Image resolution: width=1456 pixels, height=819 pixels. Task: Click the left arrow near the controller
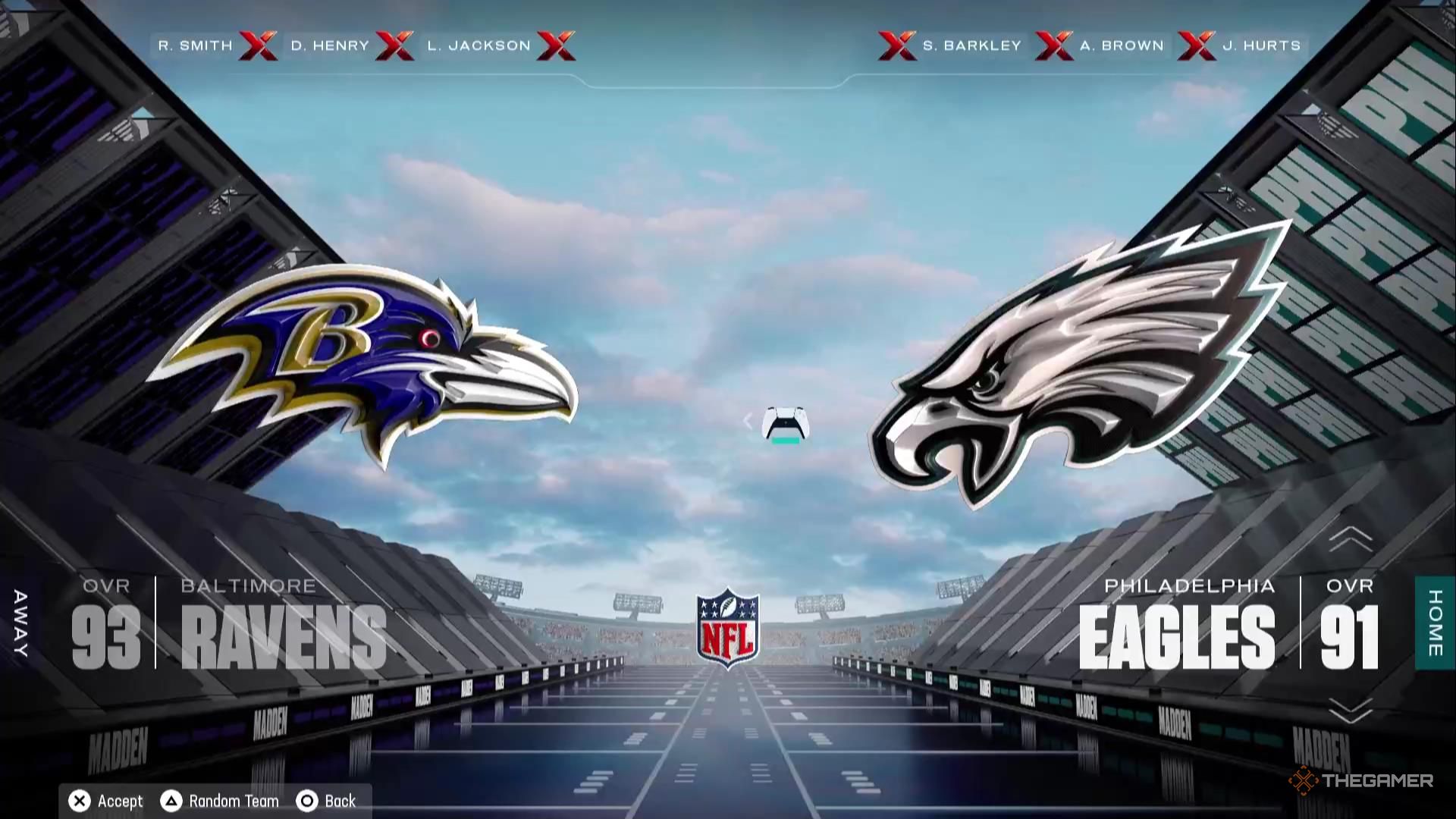click(x=749, y=421)
